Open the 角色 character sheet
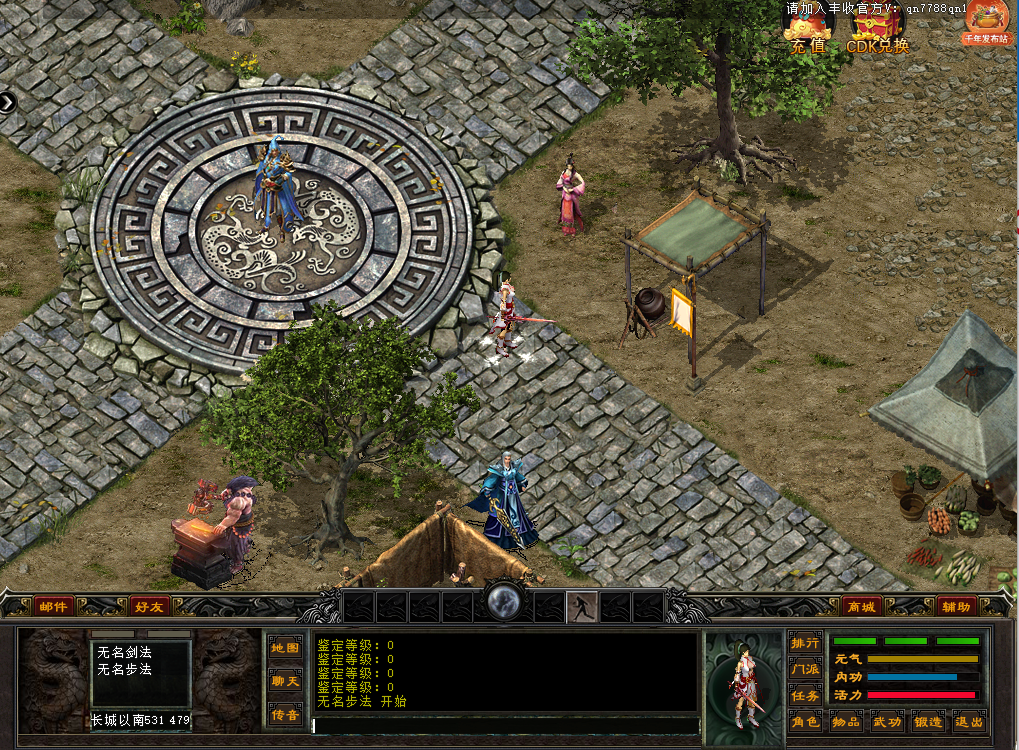The height and width of the screenshot is (750, 1019). [805, 721]
